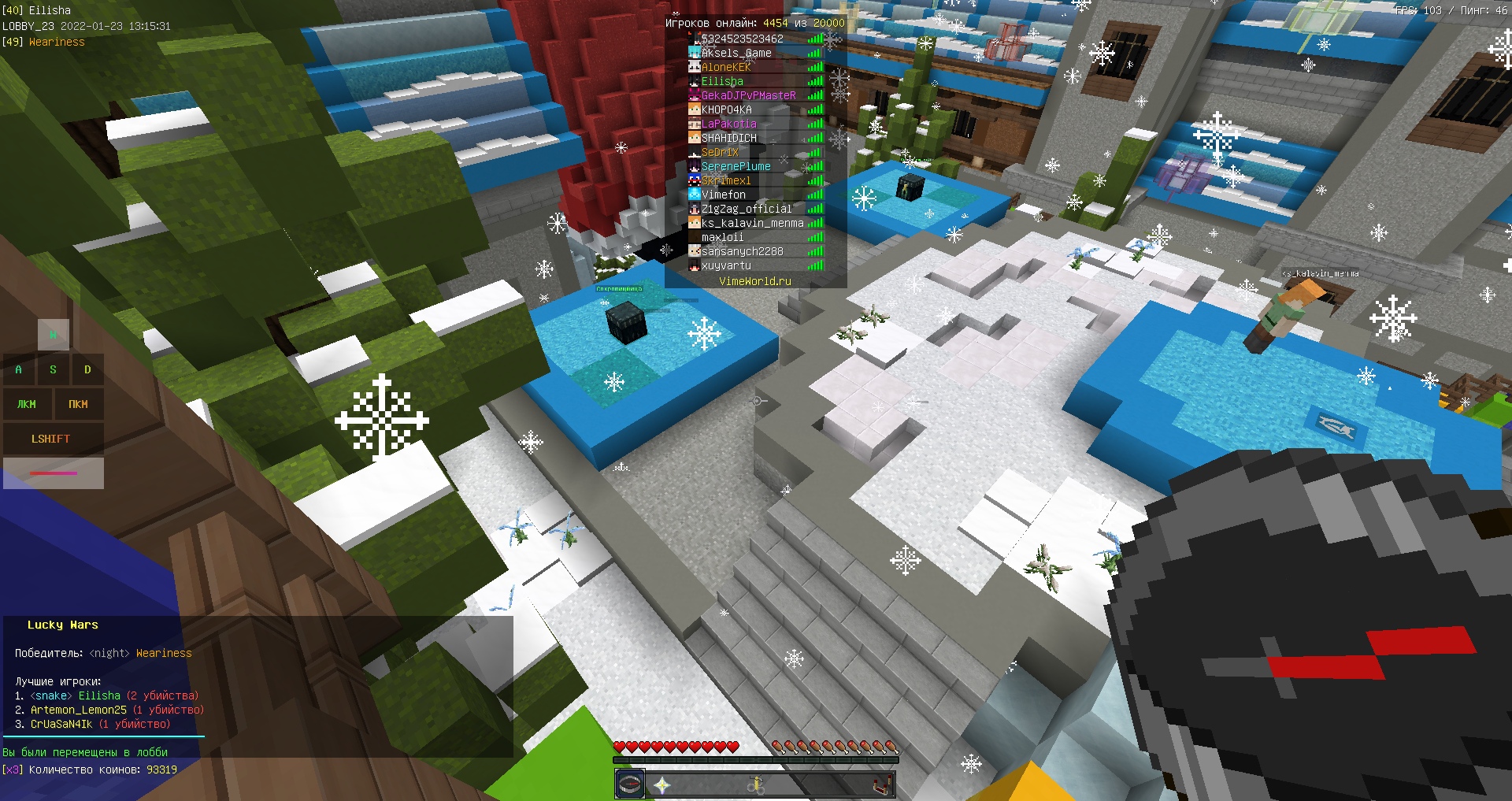This screenshot has height=801, width=1512.
Task: Toggle the LSHIFT key indicator
Action: coord(53,439)
